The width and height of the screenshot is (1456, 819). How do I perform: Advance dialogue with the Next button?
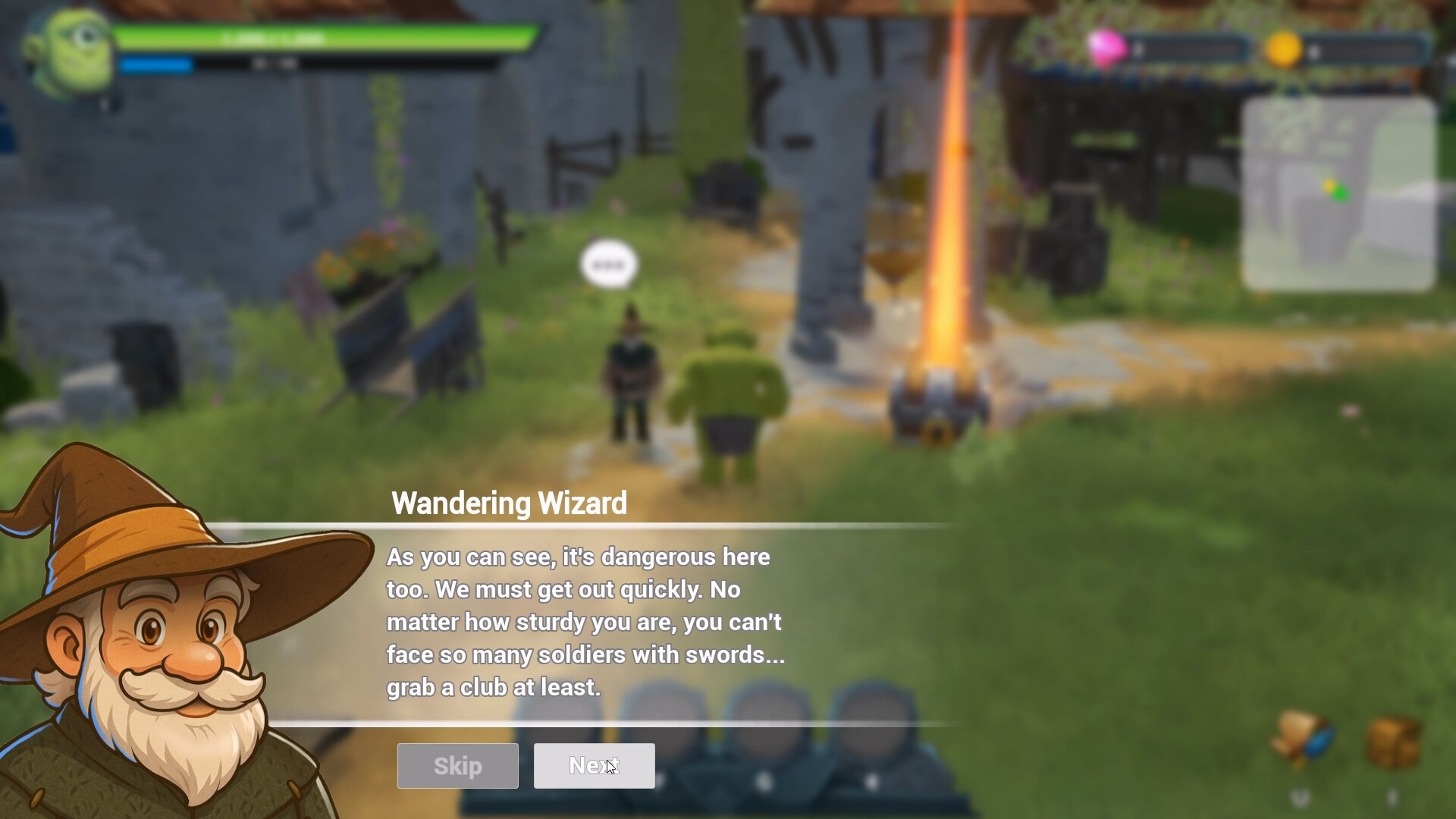point(594,766)
